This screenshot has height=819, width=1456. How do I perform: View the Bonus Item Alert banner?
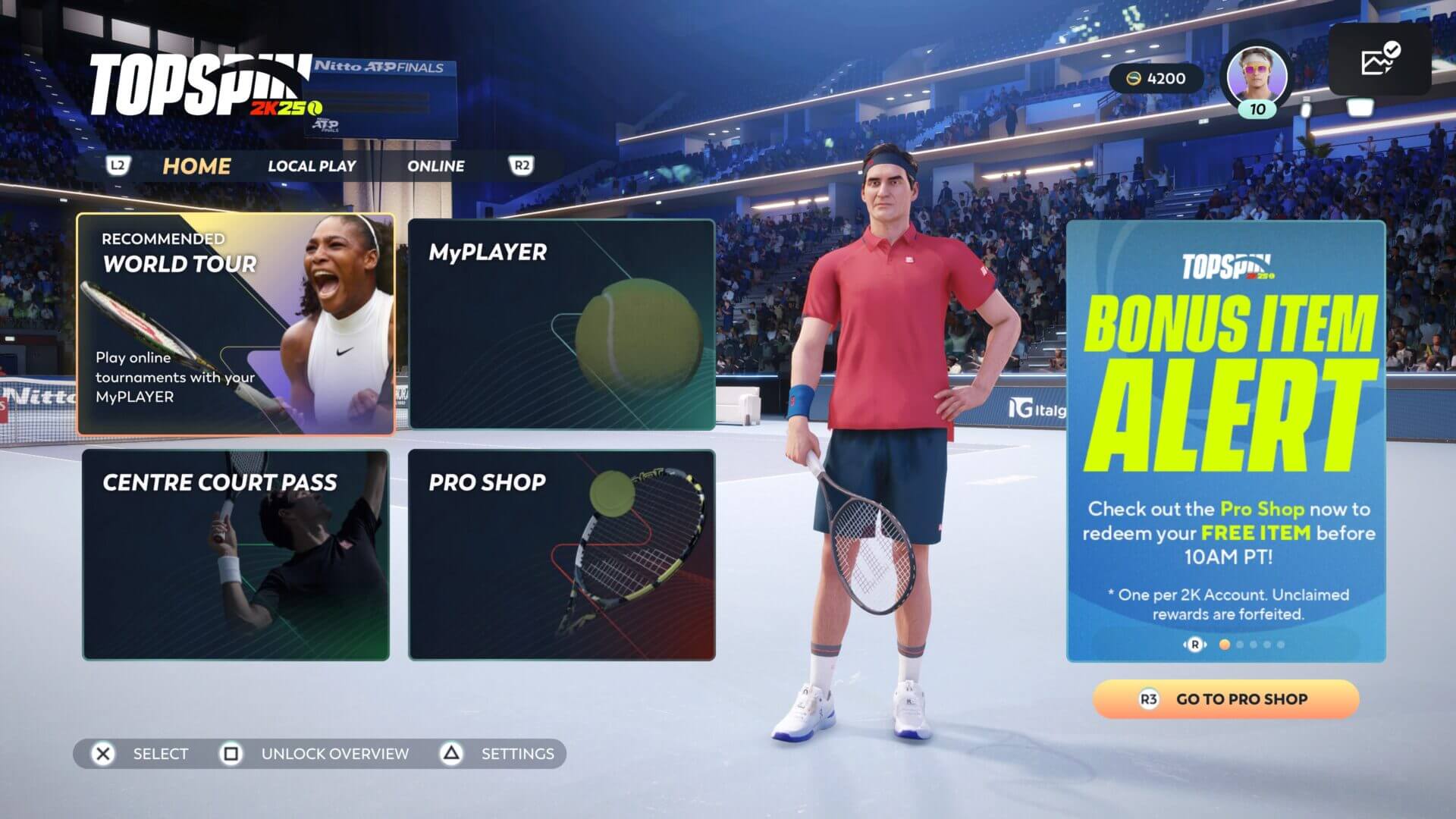click(x=1225, y=440)
